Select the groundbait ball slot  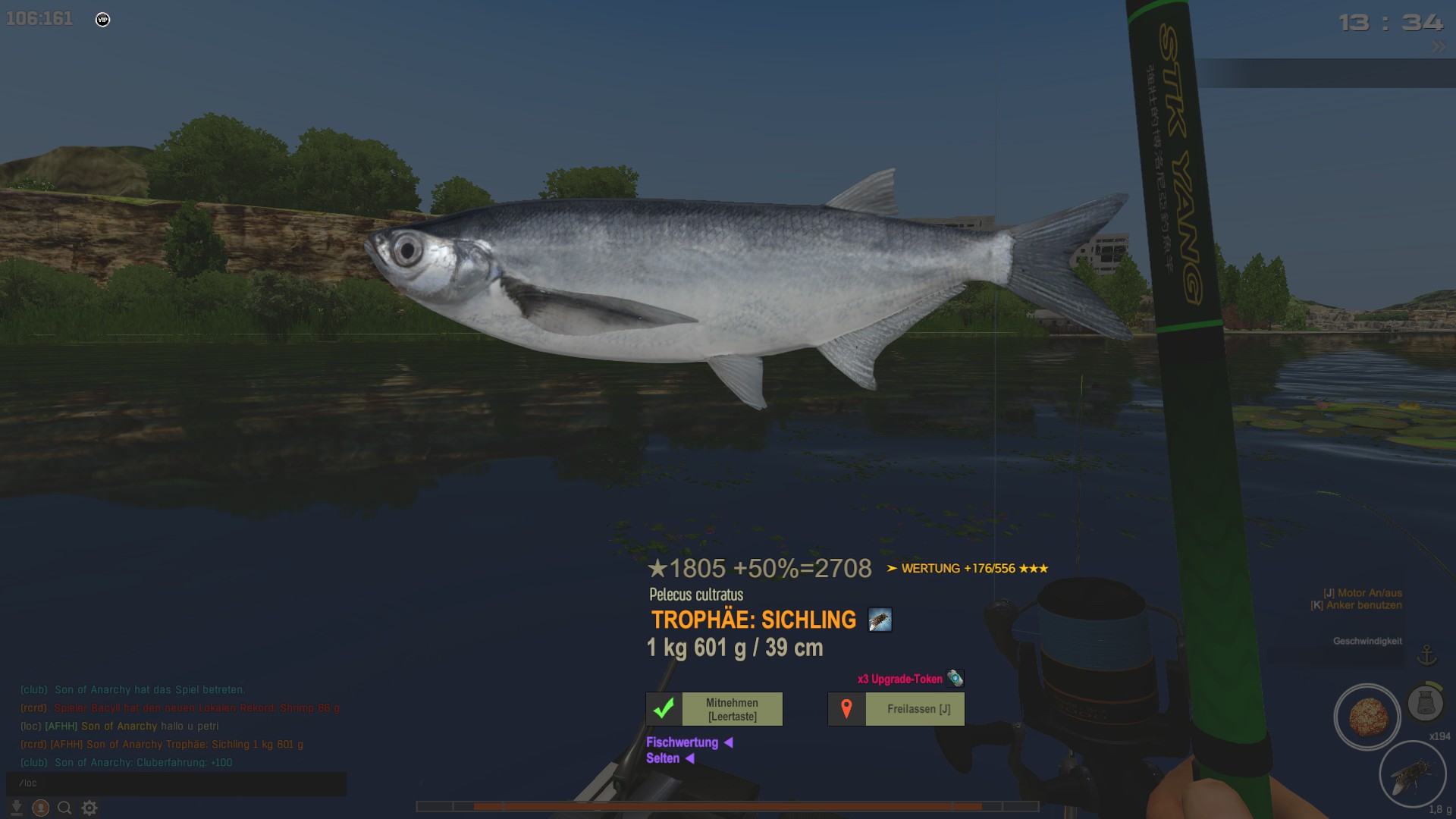pyautogui.click(x=1367, y=717)
